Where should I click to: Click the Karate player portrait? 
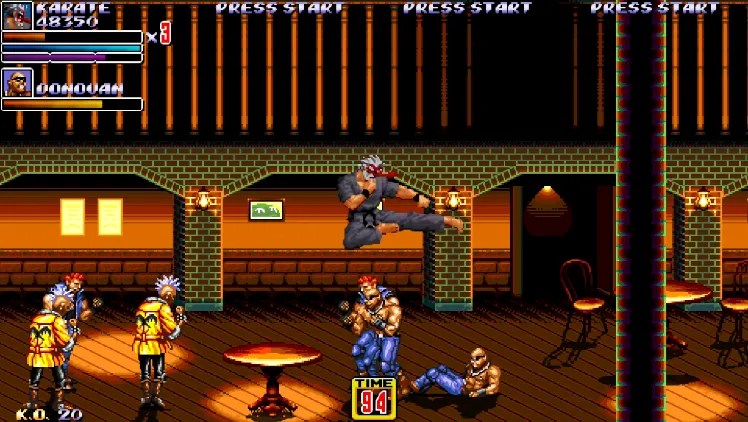(x=17, y=16)
